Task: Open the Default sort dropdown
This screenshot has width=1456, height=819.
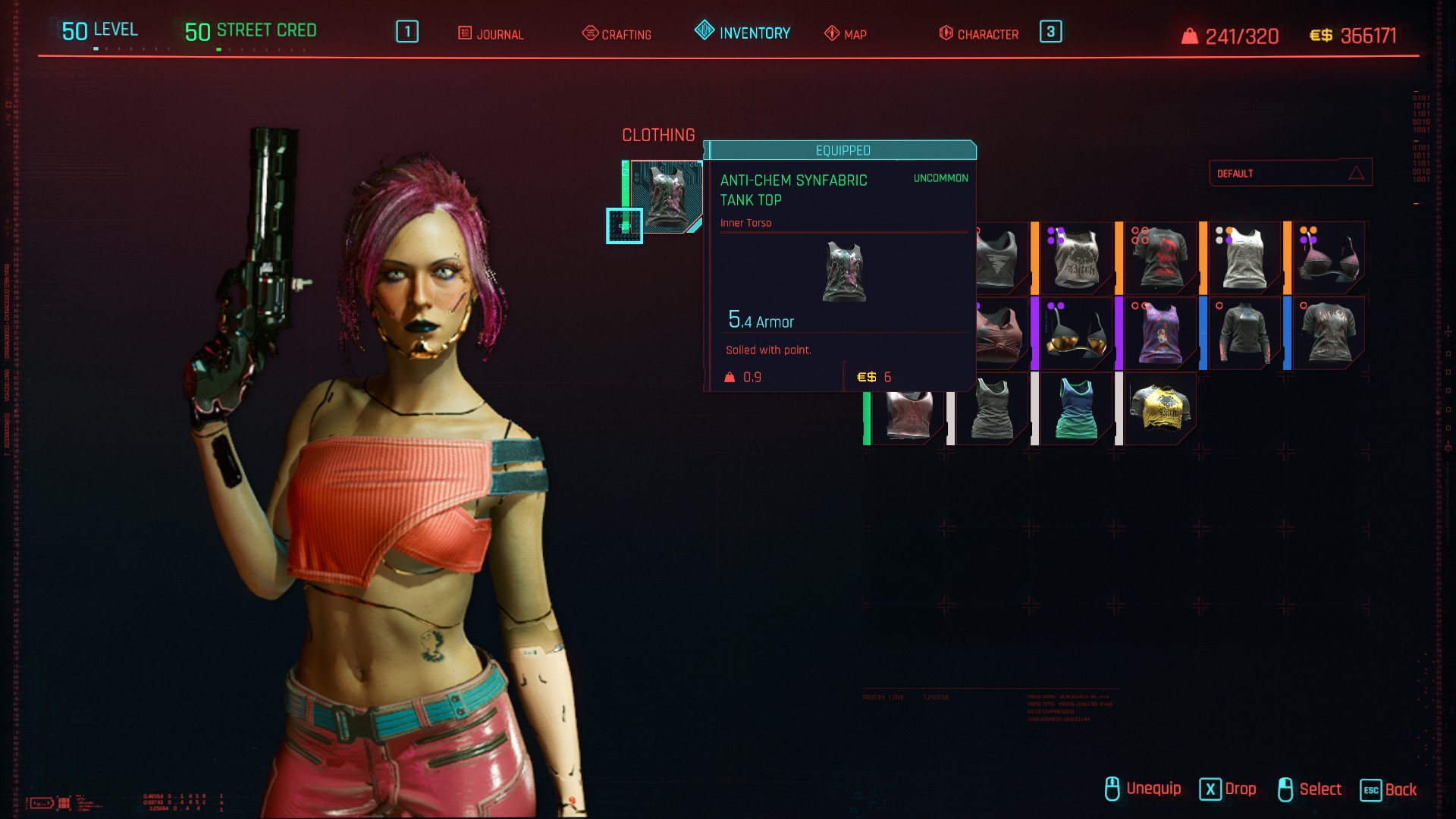Action: click(1289, 173)
